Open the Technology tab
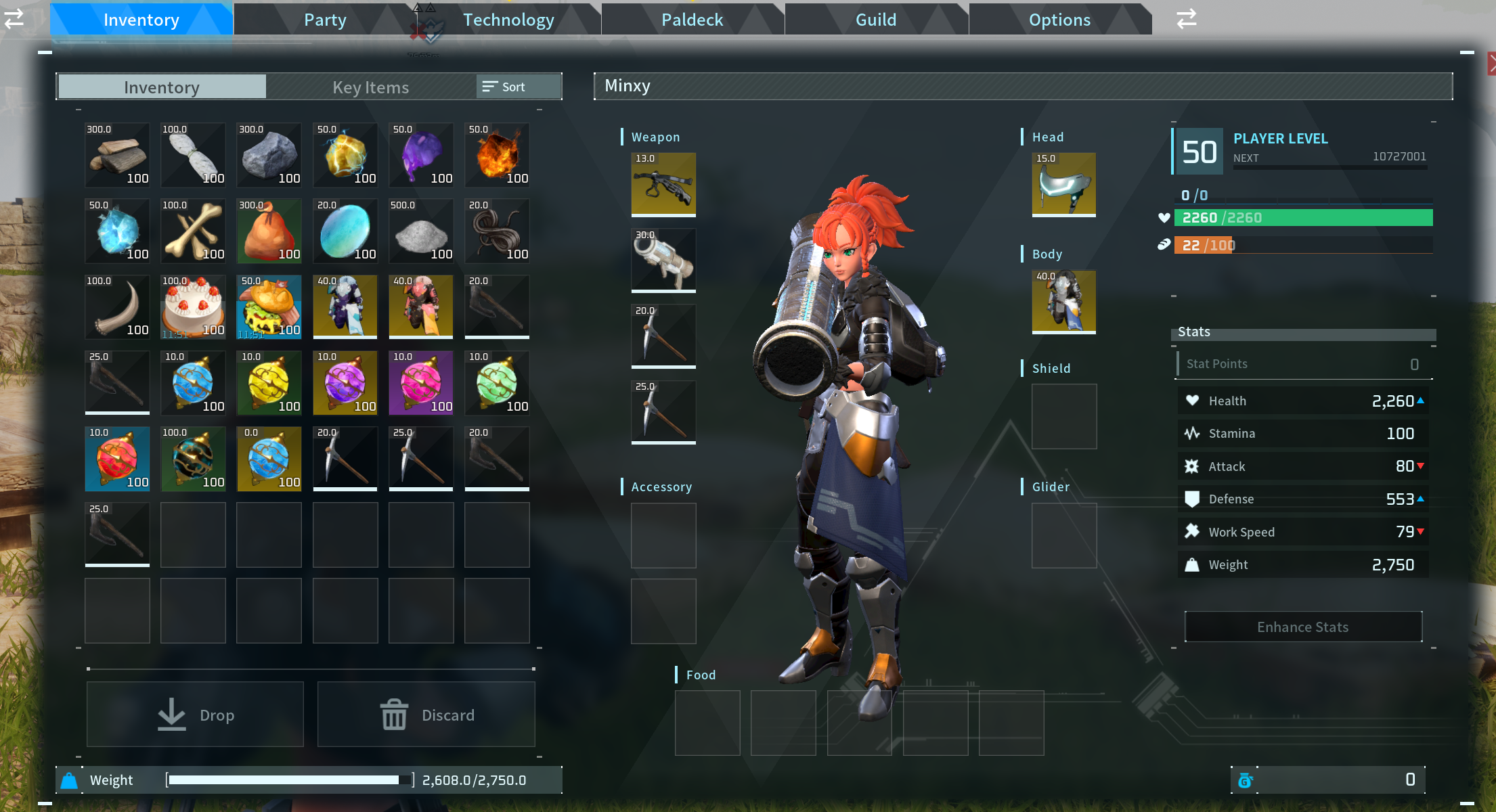Viewport: 1496px width, 812px height. [x=508, y=20]
